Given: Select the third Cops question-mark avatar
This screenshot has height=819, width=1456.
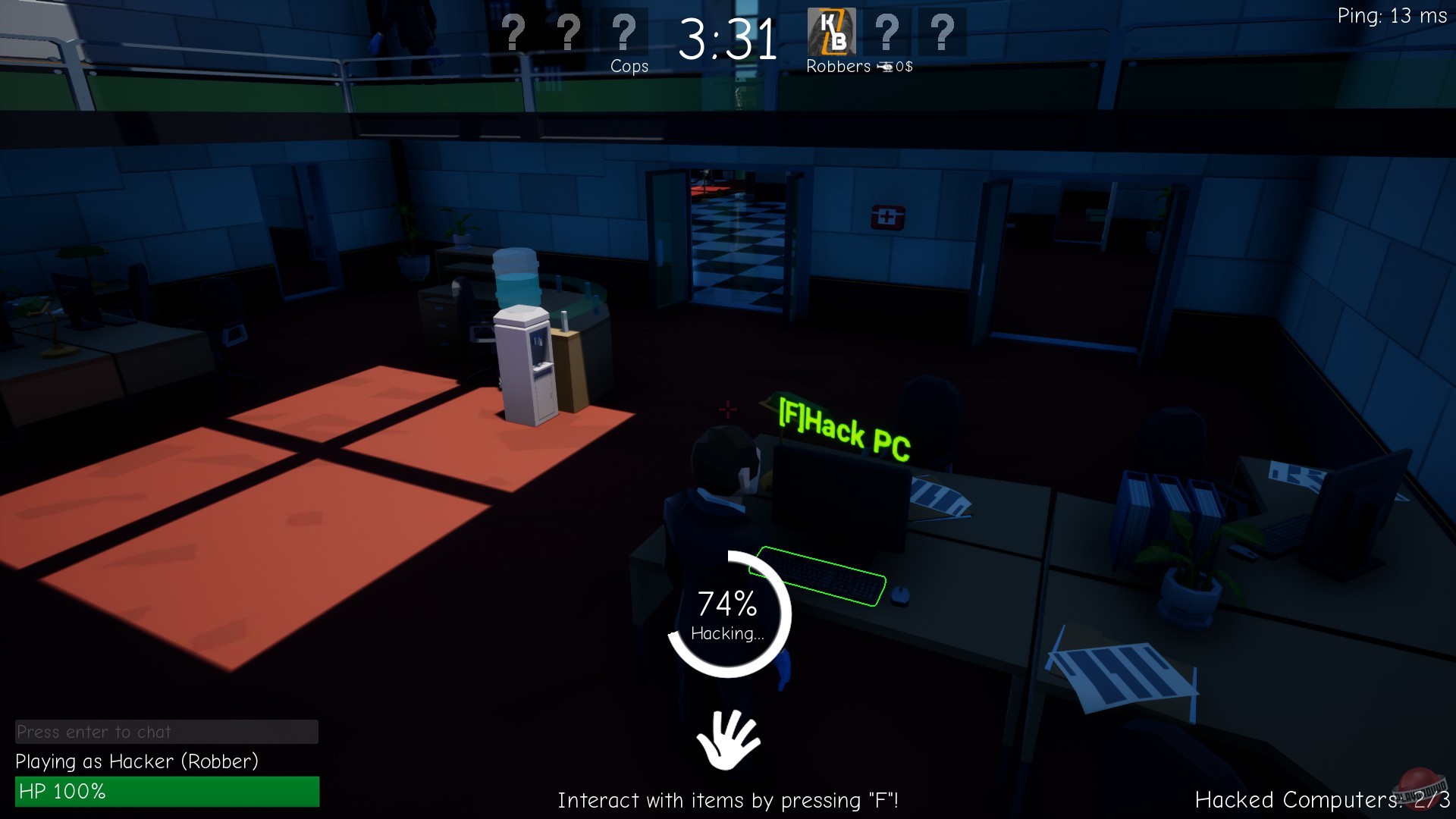Looking at the screenshot, I should pyautogui.click(x=623, y=32).
